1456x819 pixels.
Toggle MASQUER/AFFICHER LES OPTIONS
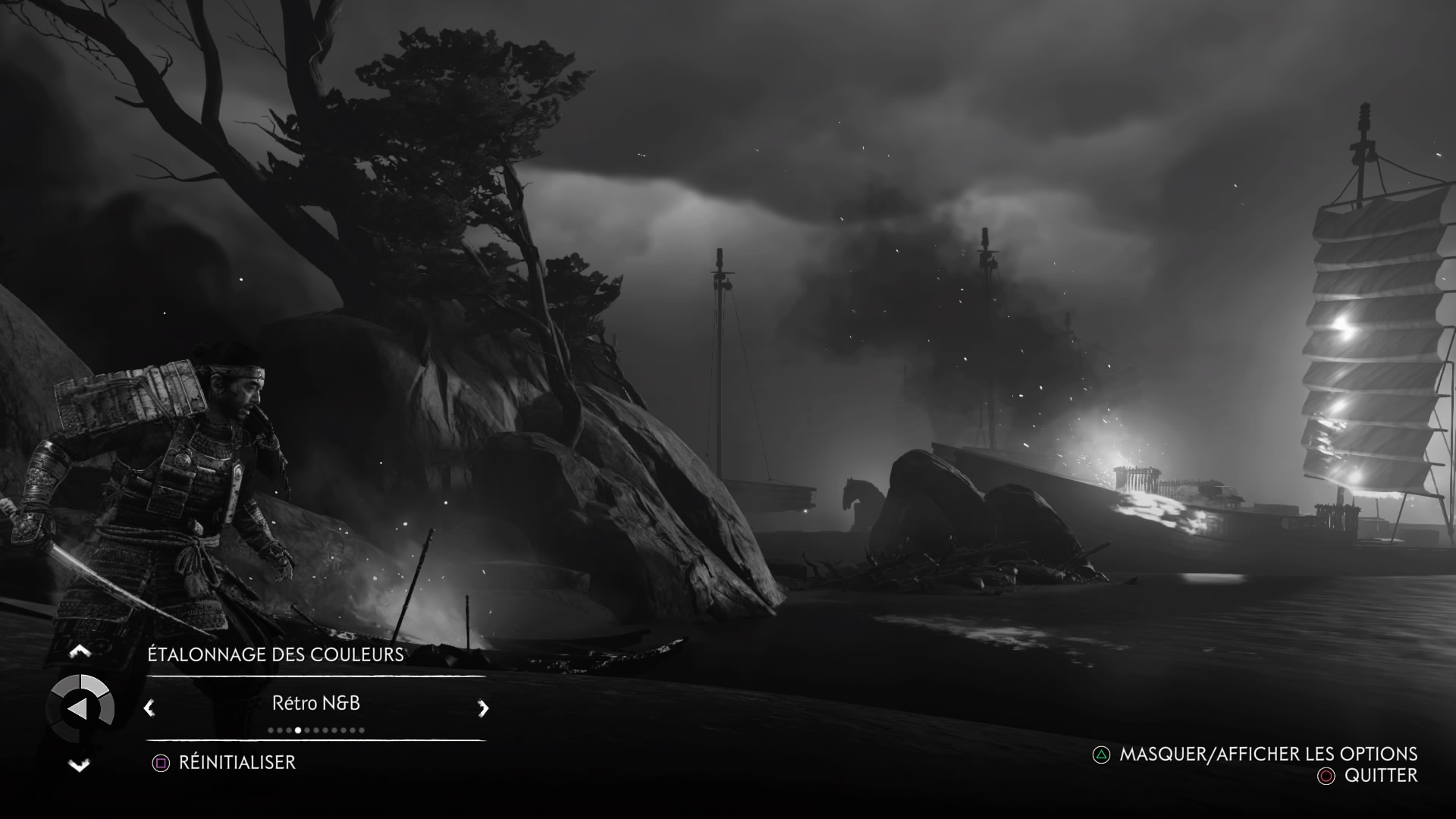coord(1268,754)
